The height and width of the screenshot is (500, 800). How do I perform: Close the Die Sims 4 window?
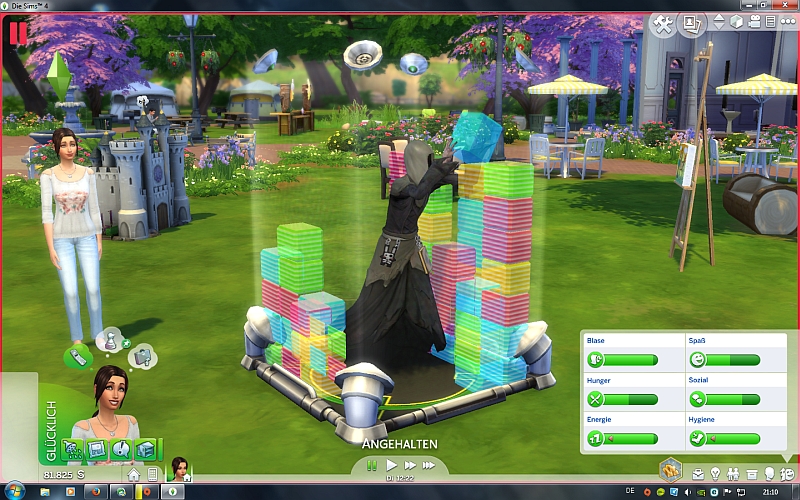point(787,6)
